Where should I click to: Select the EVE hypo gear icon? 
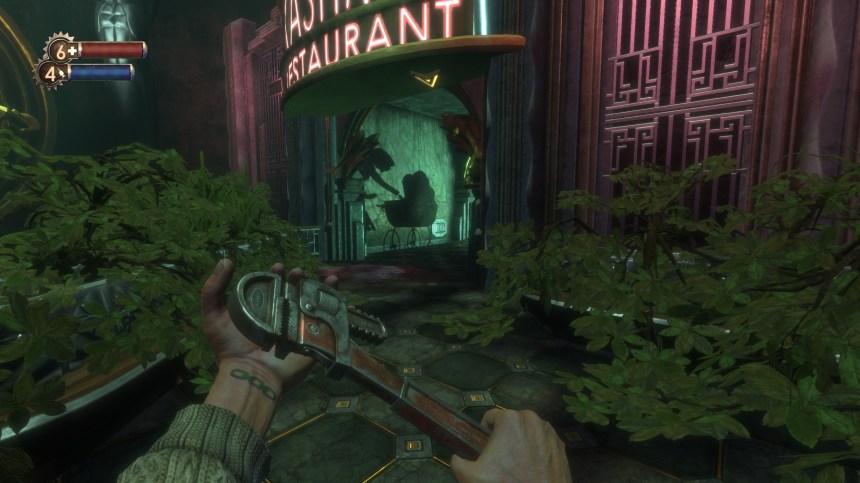pyautogui.click(x=51, y=73)
